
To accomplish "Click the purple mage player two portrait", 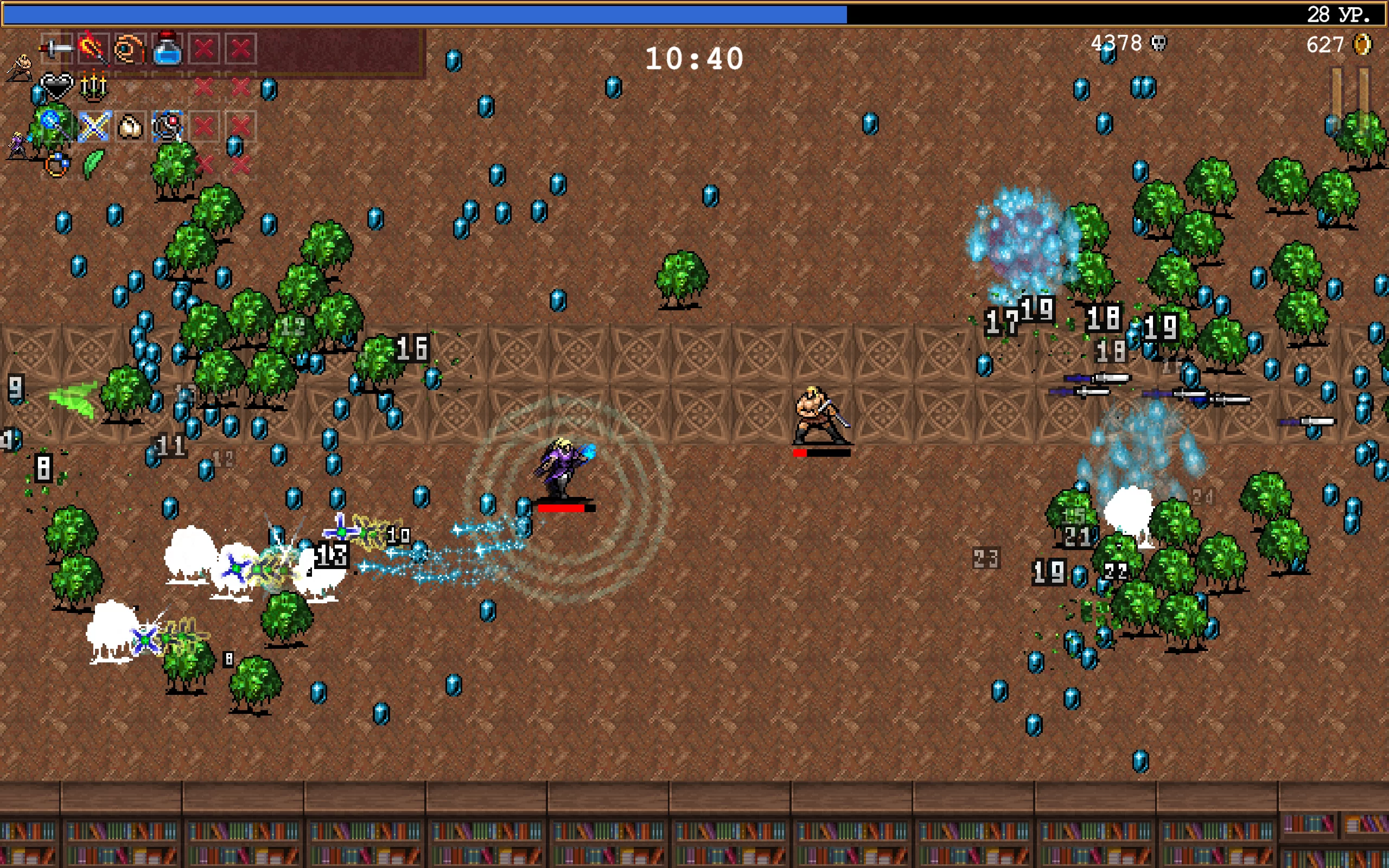I will tap(18, 145).
